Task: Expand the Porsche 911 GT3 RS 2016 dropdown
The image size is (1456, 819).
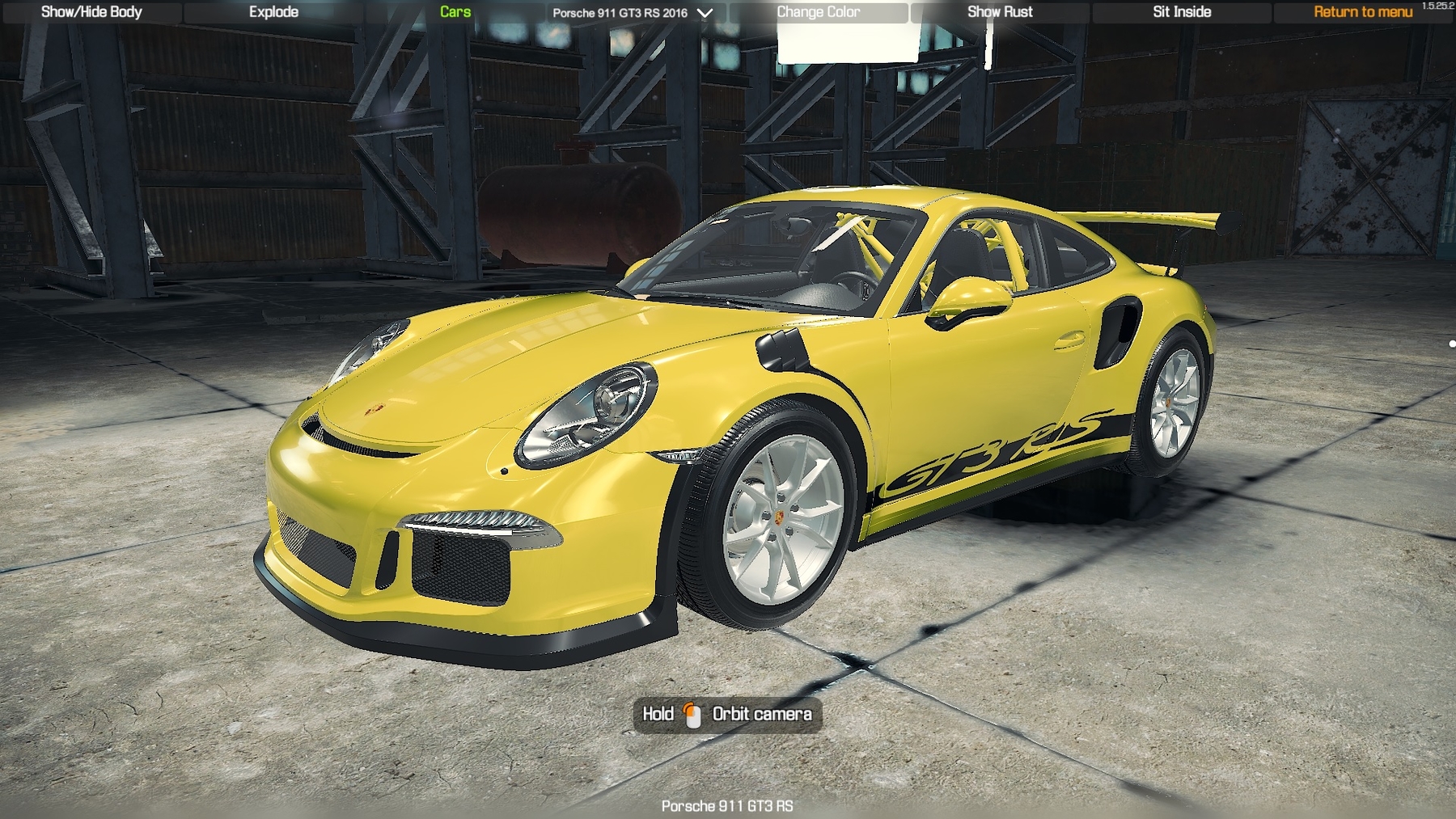Action: pyautogui.click(x=632, y=13)
